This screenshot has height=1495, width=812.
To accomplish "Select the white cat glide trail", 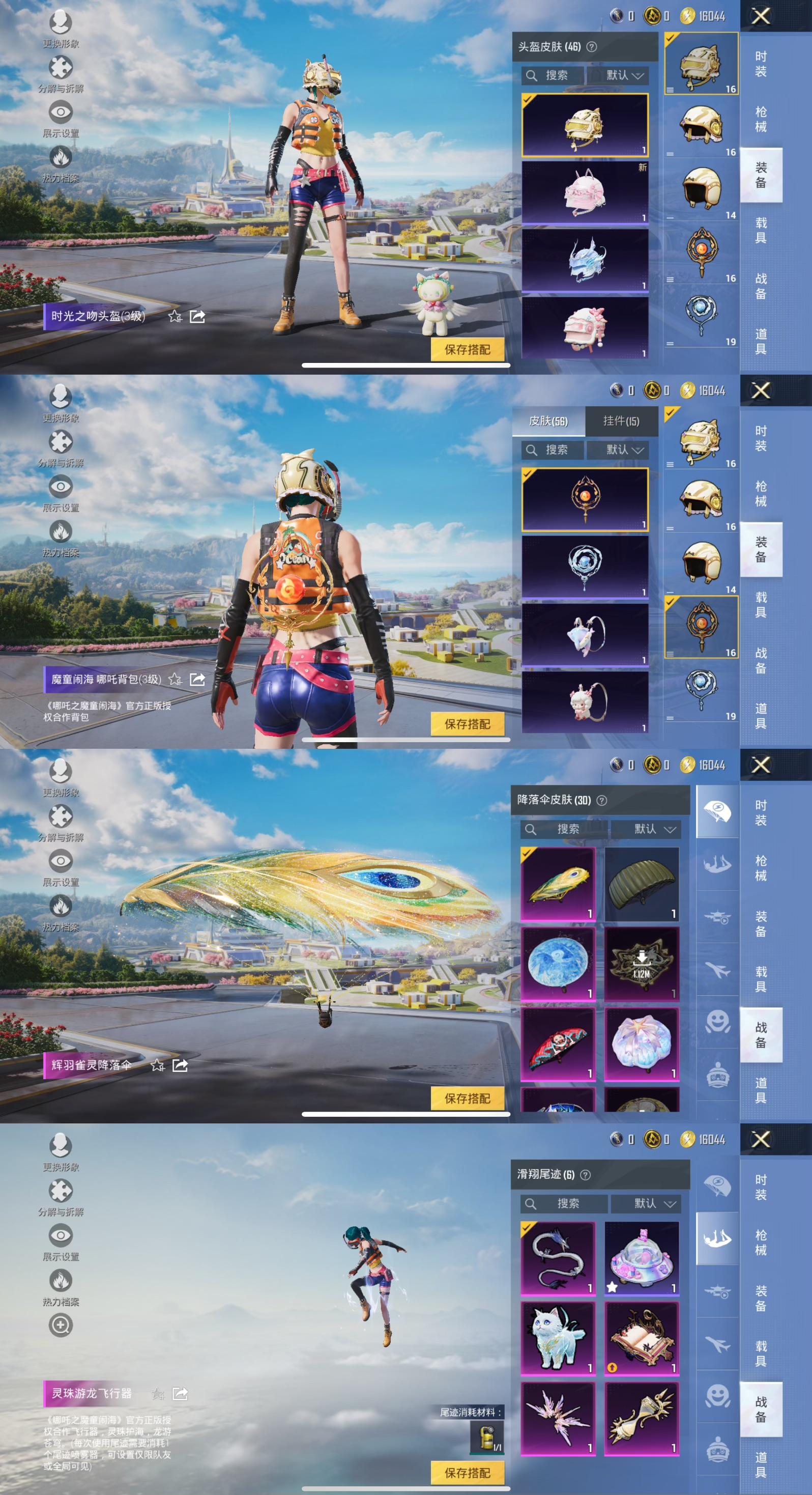I will click(x=558, y=1338).
